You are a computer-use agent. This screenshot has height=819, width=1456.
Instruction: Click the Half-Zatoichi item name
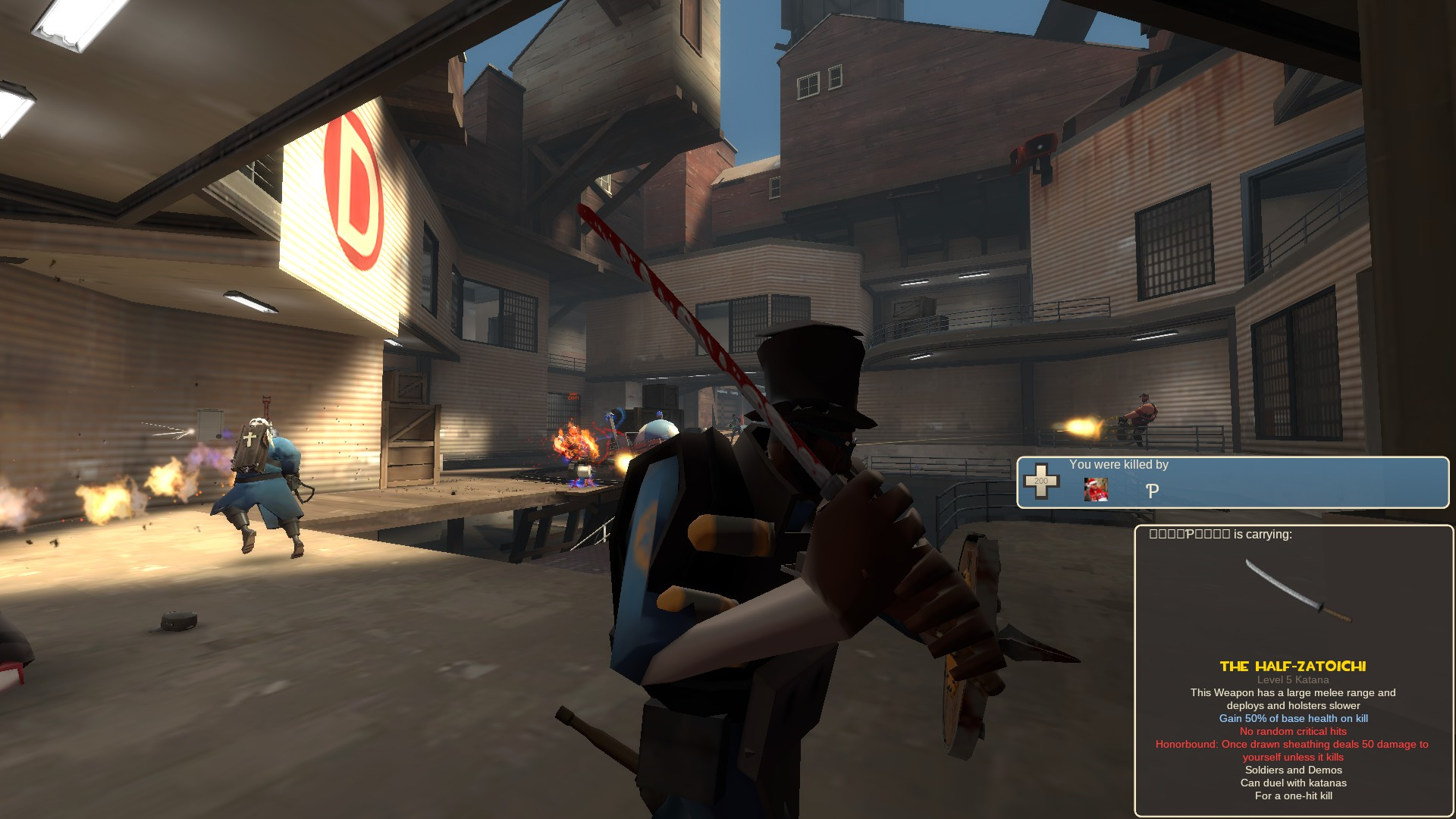(x=1292, y=667)
